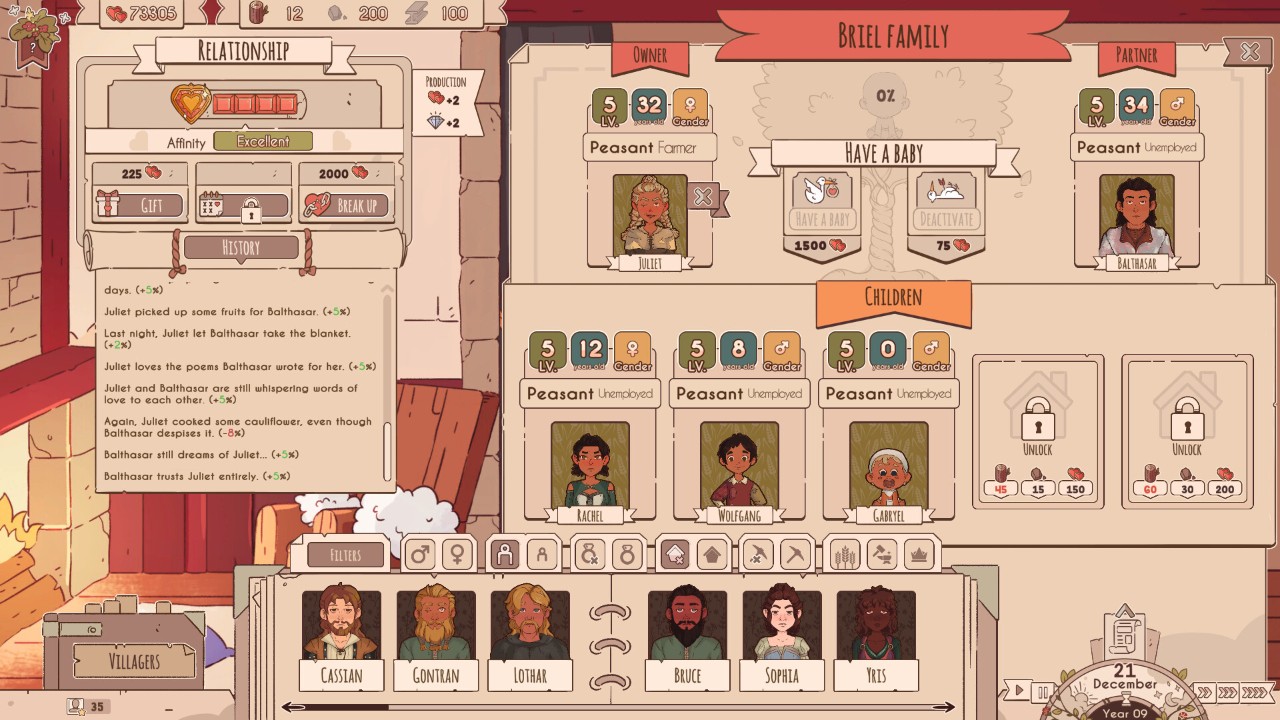Filter villagers by male gender symbol
The width and height of the screenshot is (1280, 720).
[420, 555]
